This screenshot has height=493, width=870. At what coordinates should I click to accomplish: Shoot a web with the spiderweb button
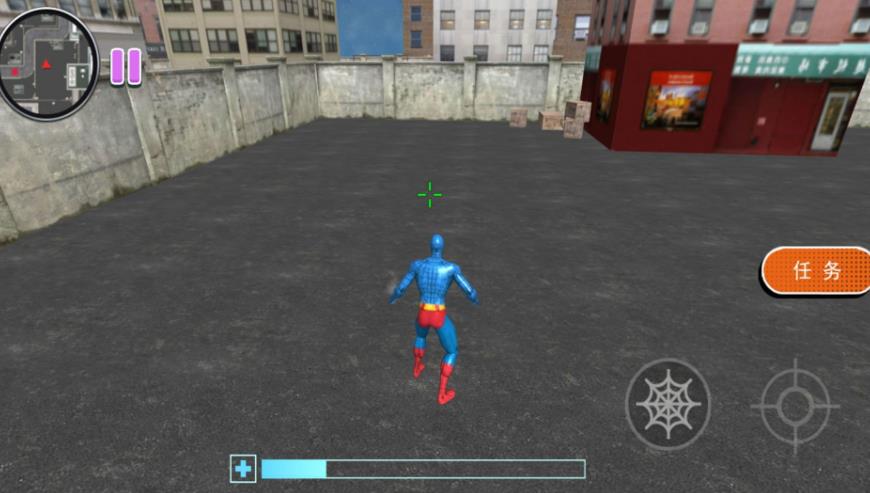(668, 404)
